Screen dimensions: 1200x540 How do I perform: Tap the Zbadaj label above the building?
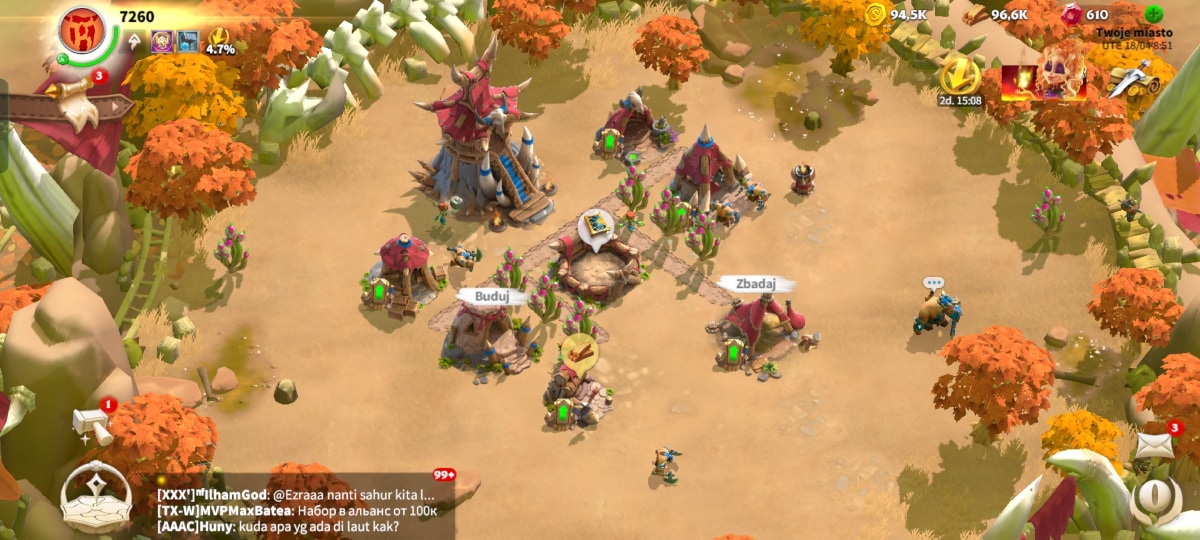[x=756, y=284]
